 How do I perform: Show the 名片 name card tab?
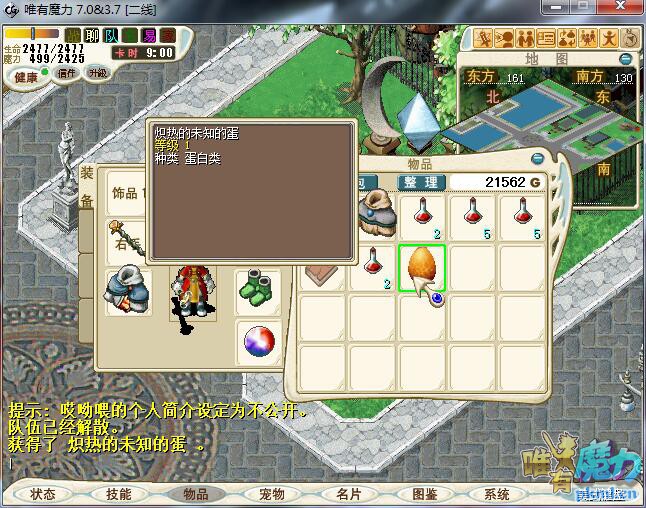348,494
